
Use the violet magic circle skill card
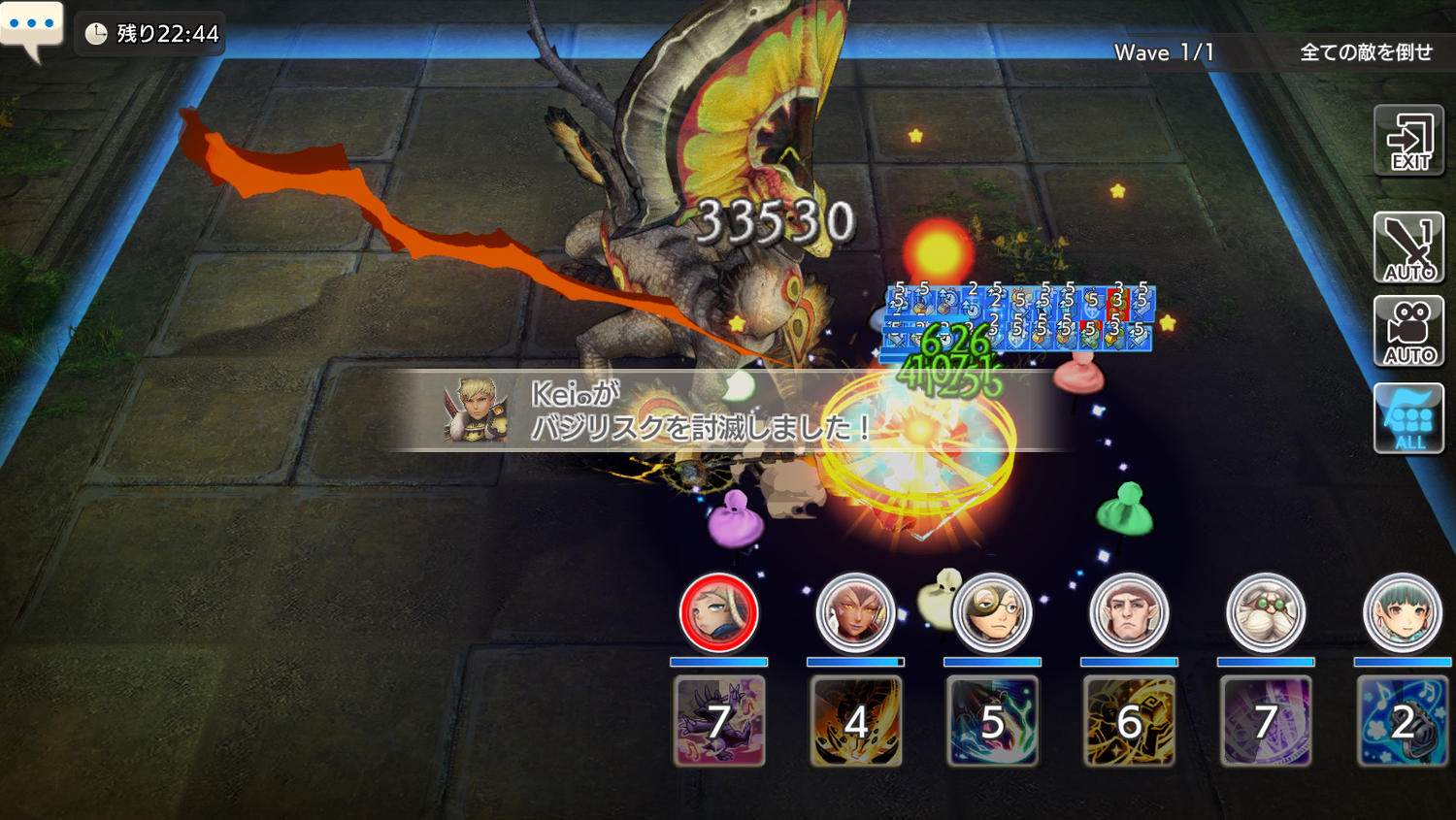1266,721
